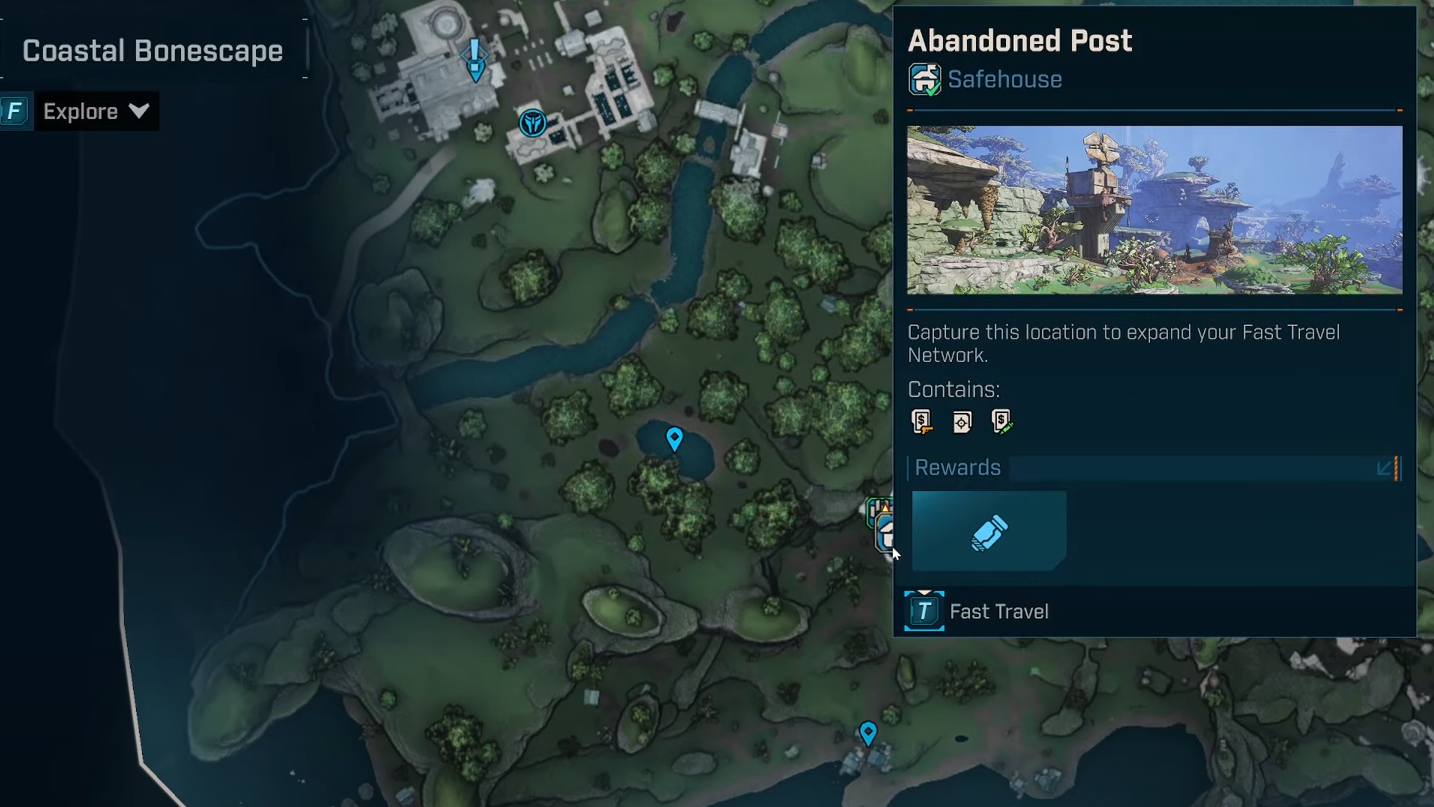Click the weapon vendor icon under Contains

tap(922, 422)
